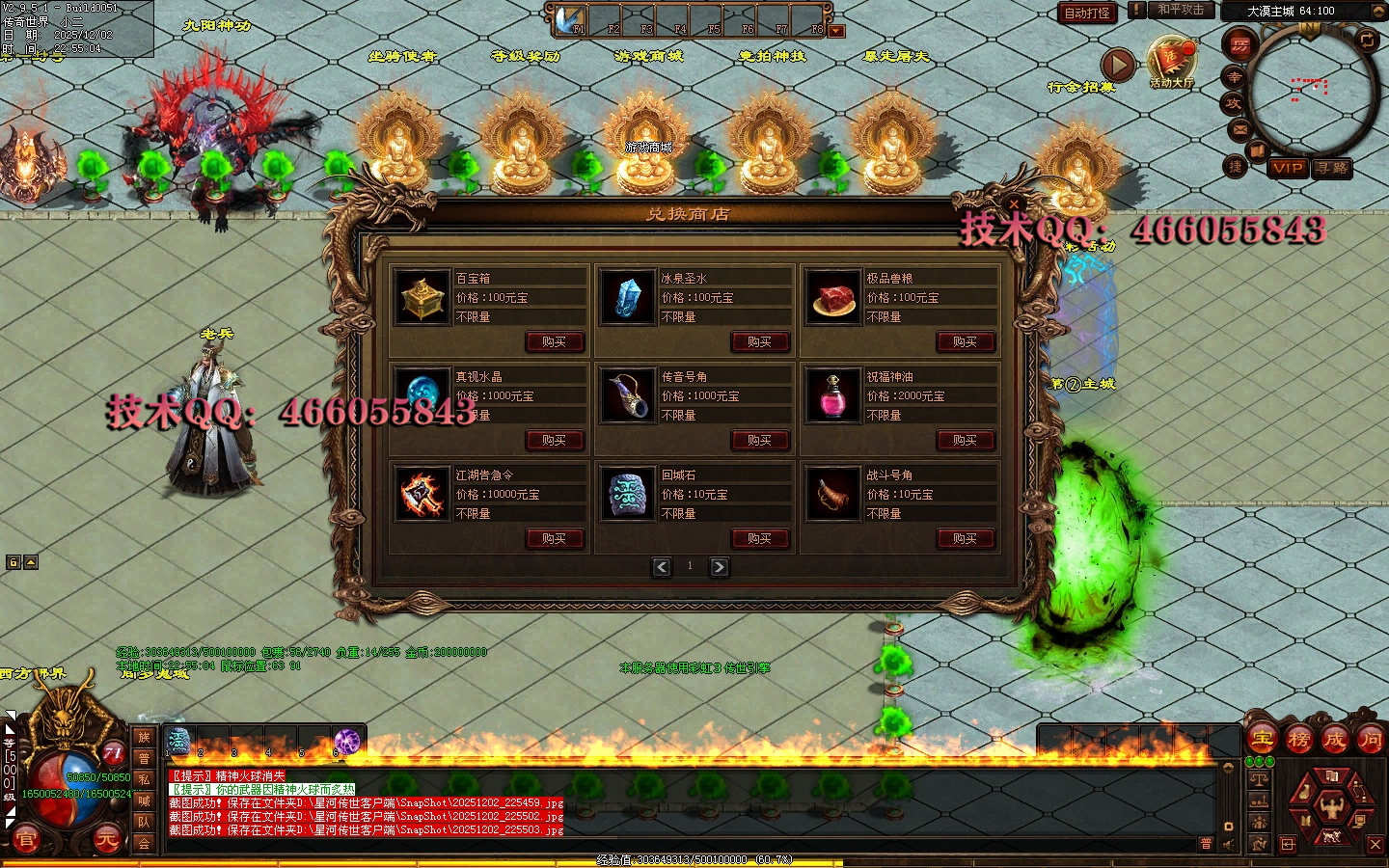1389x868 pixels.
Task: Open the 活动大厅 event hall
Action: point(1171,64)
